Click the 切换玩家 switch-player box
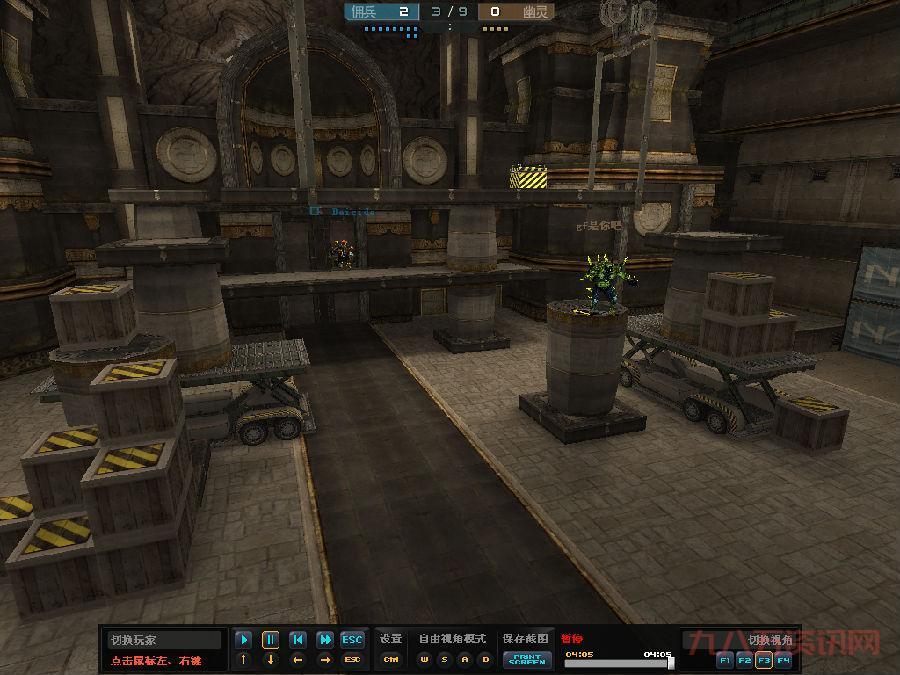This screenshot has width=900, height=675. (165, 640)
